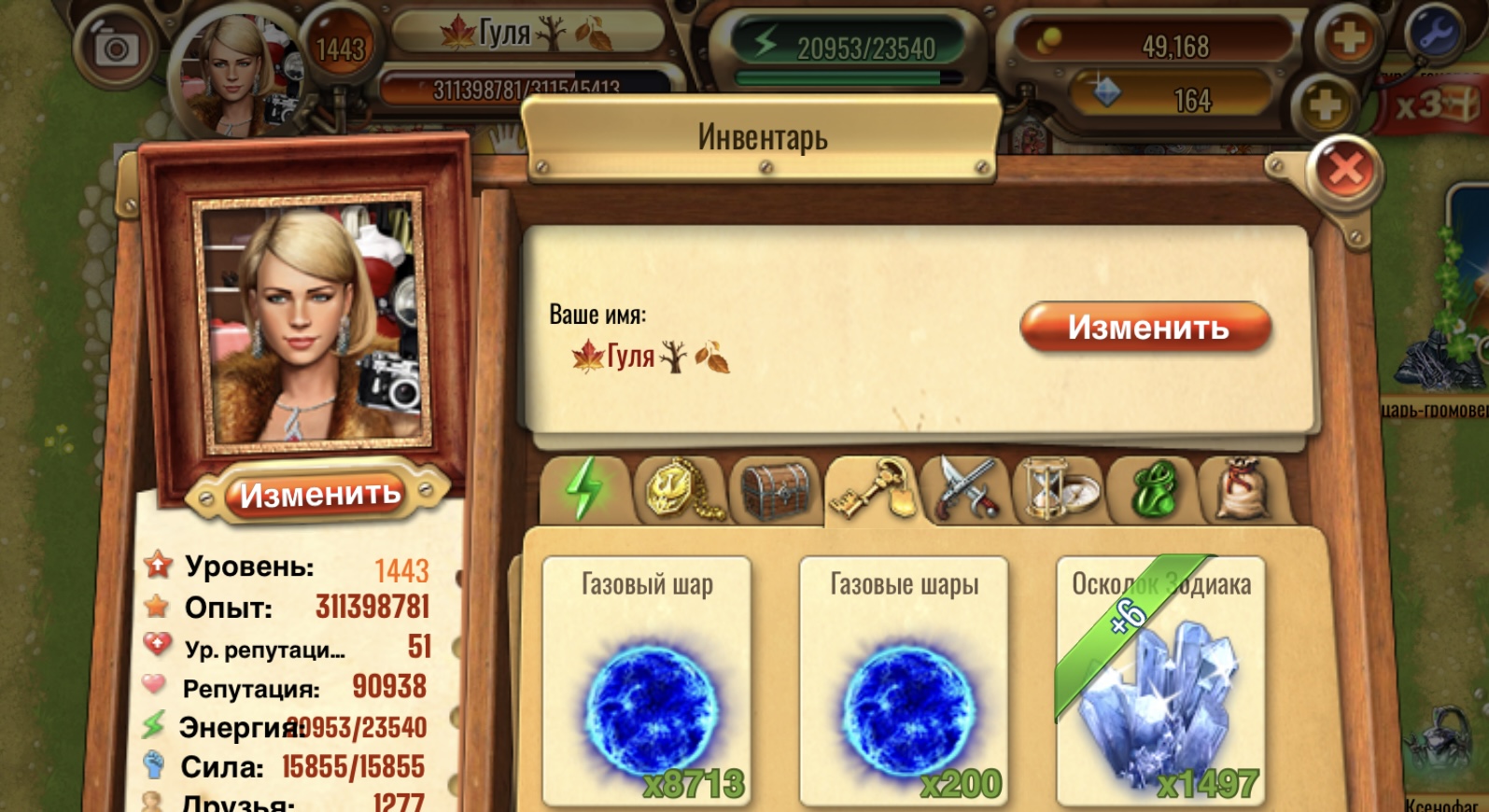Image resolution: width=1489 pixels, height=812 pixels.
Task: Switch to the gold medallion tab
Action: [x=680, y=489]
